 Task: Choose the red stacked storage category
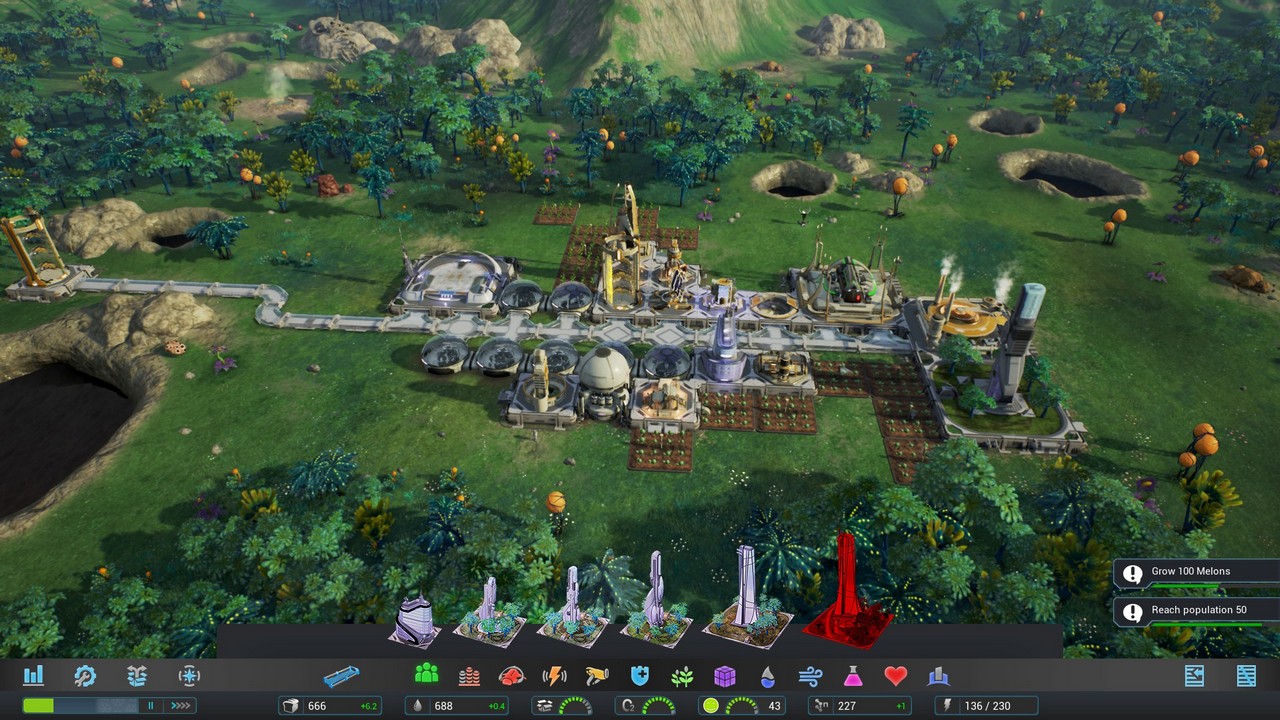click(x=469, y=676)
